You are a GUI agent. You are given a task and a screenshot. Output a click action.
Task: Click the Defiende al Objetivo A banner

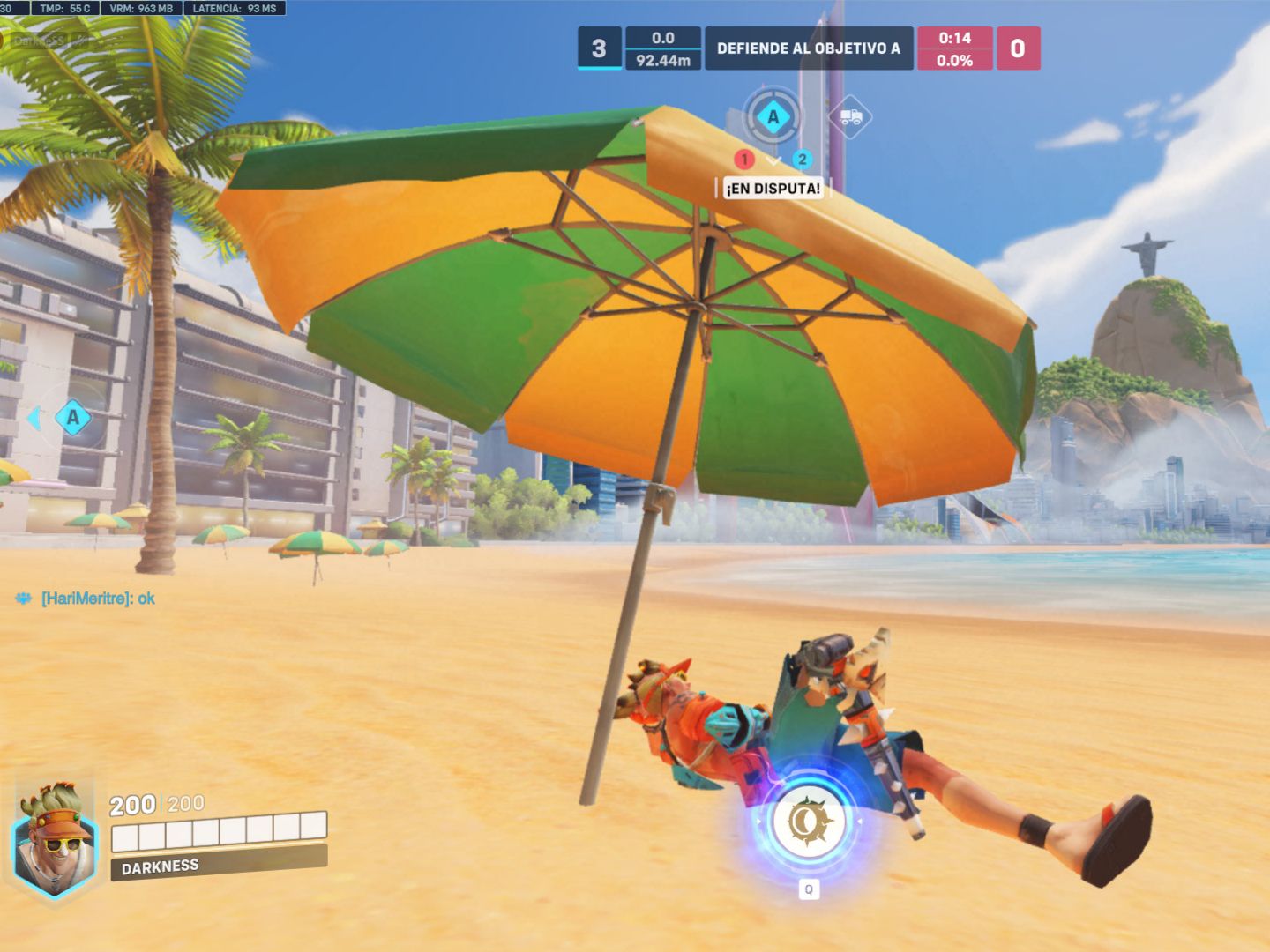[x=808, y=48]
